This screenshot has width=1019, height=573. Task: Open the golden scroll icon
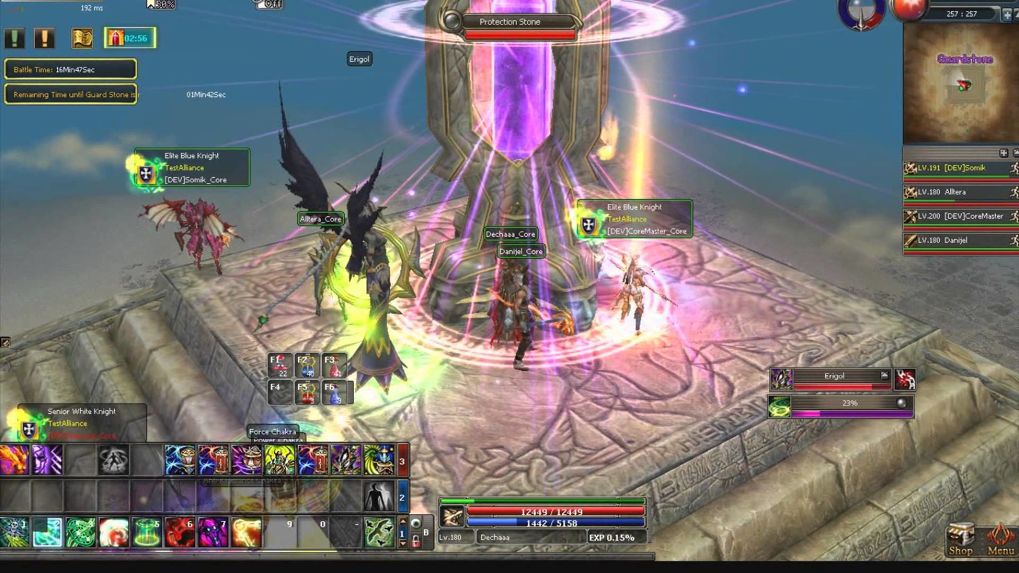pos(82,38)
